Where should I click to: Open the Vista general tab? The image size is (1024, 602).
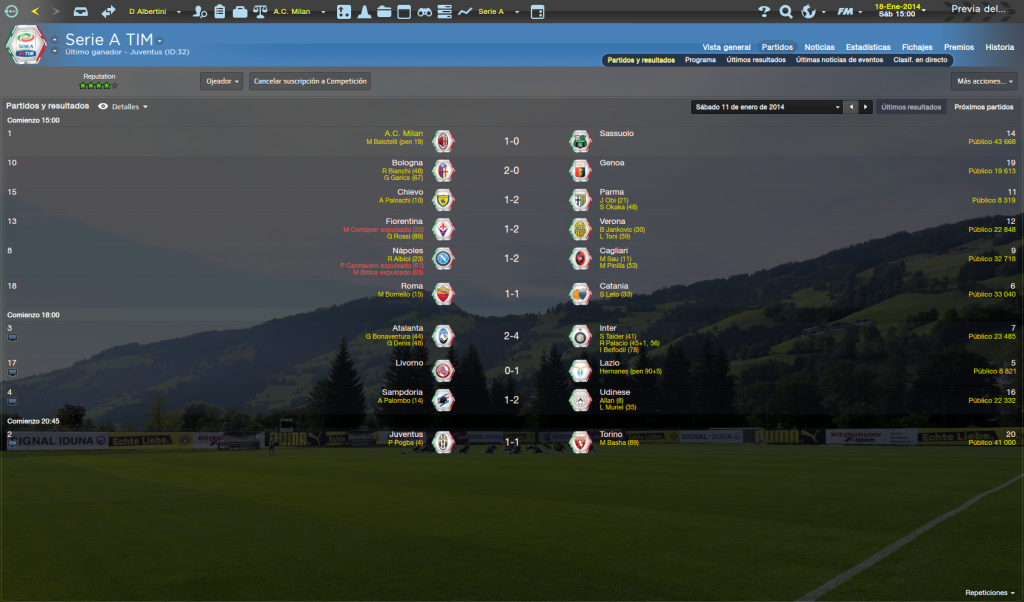pyautogui.click(x=726, y=47)
